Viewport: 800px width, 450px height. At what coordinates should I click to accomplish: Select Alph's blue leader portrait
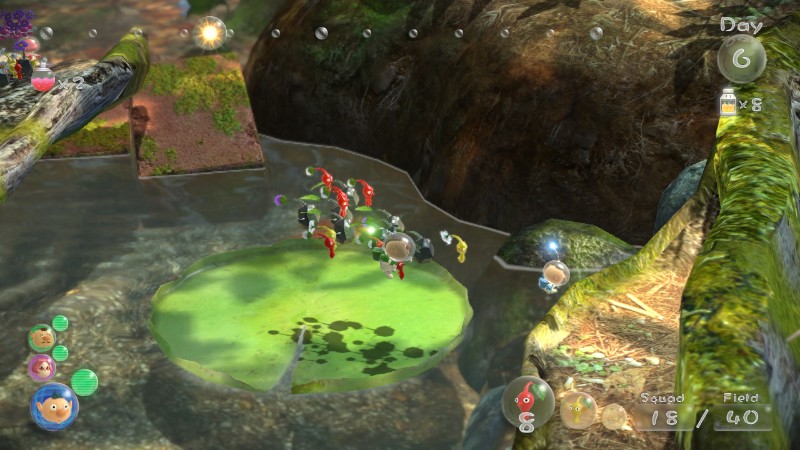[53, 405]
